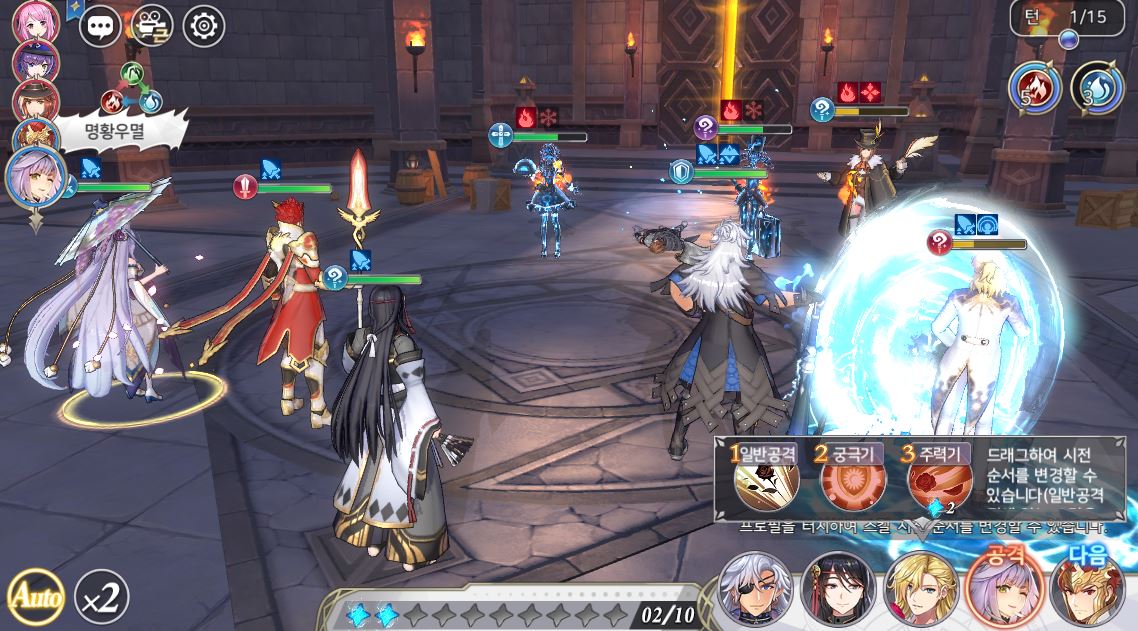Open the chat speech bubble
The width and height of the screenshot is (1138, 631).
tap(100, 26)
